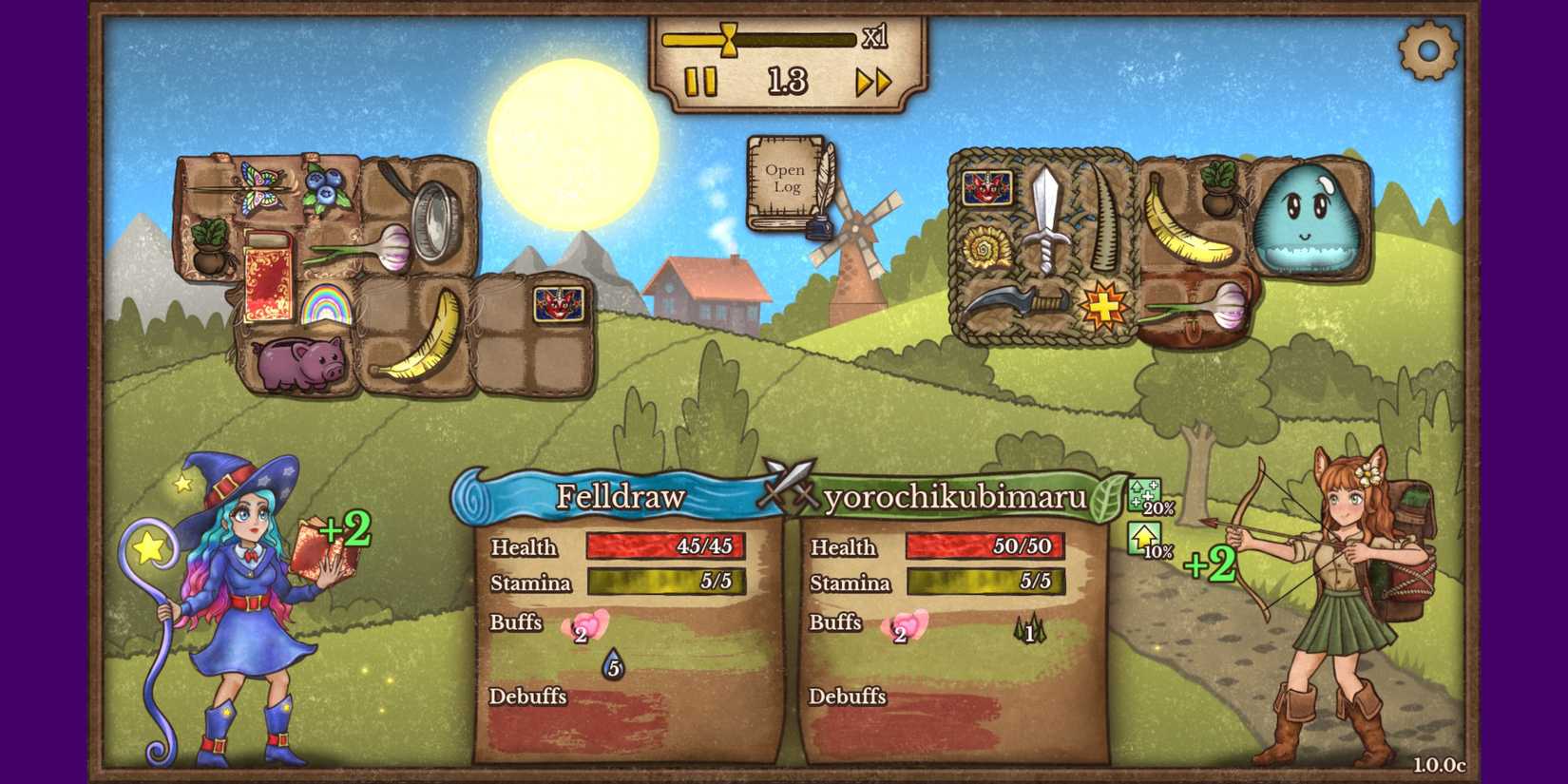Open settings via the gear icon

tap(1427, 49)
